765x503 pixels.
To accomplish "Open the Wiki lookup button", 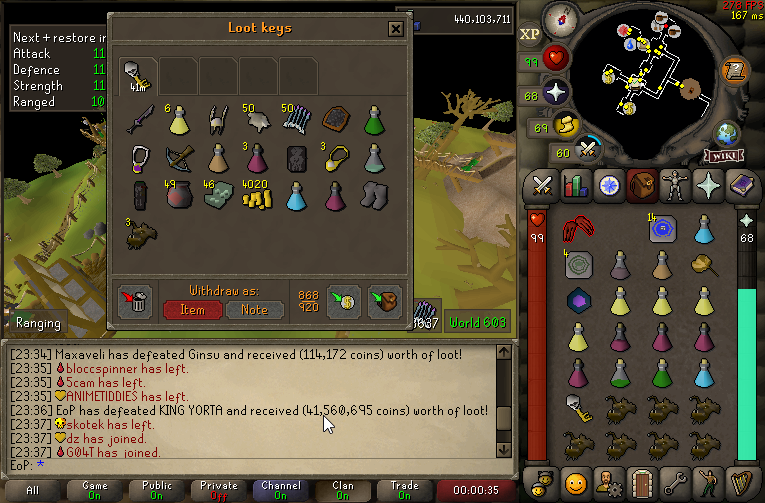I will click(722, 156).
